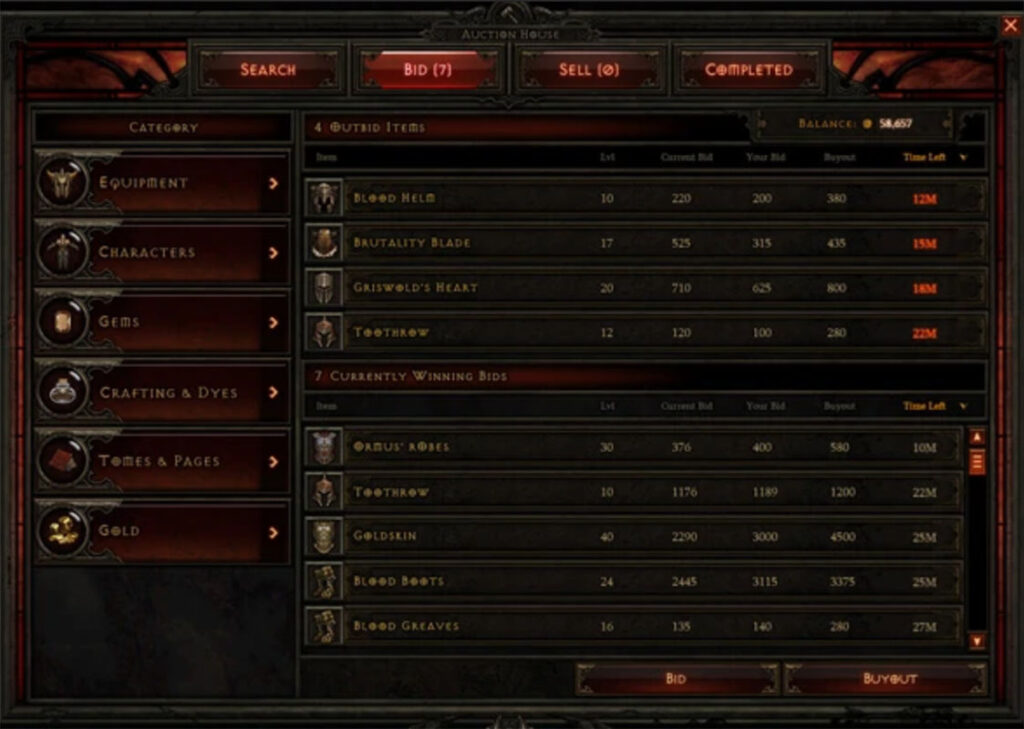This screenshot has width=1024, height=729.
Task: Select the Bid (7) tab
Action: 428,70
